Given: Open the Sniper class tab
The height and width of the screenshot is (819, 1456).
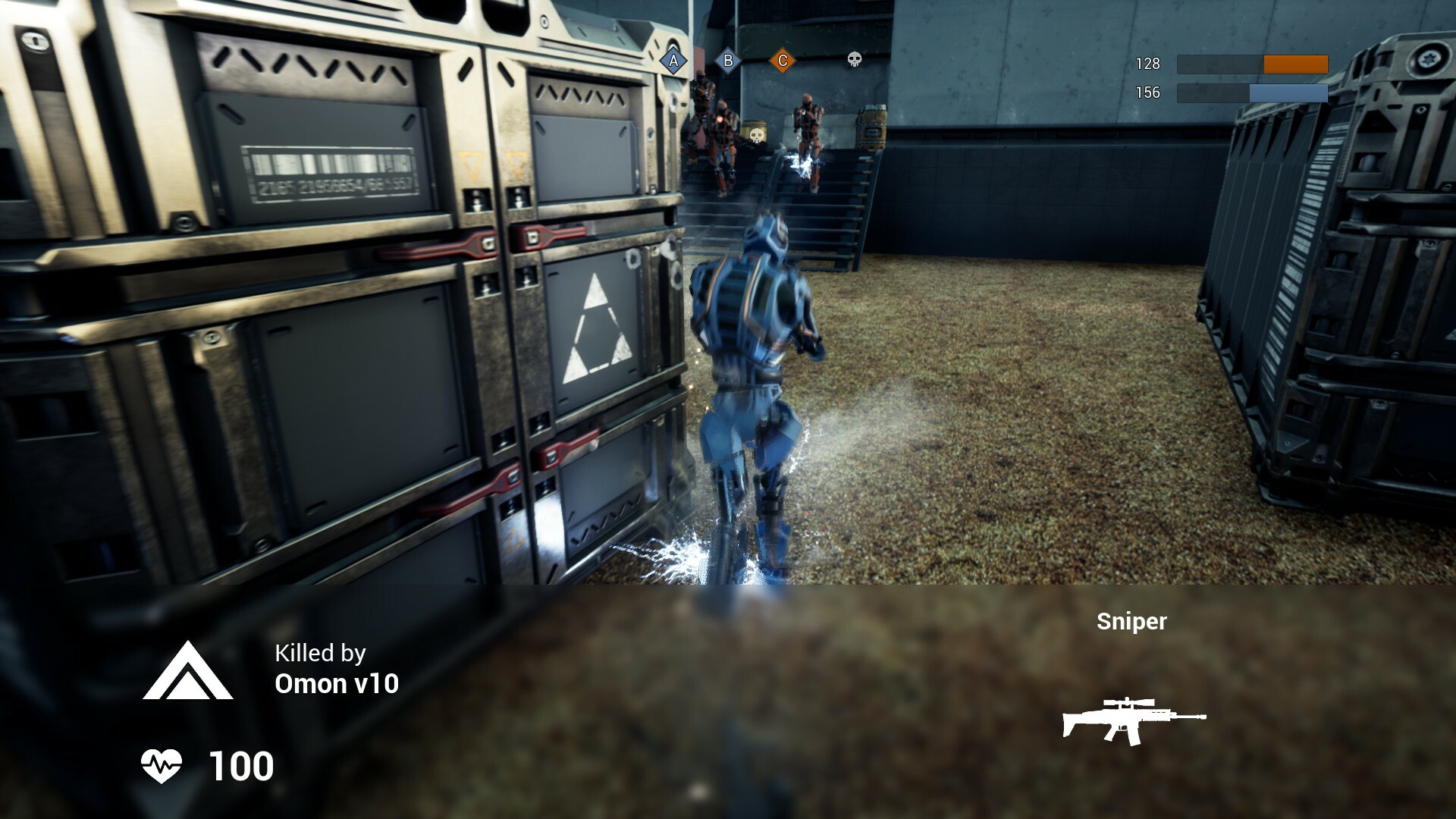Looking at the screenshot, I should click(1131, 623).
